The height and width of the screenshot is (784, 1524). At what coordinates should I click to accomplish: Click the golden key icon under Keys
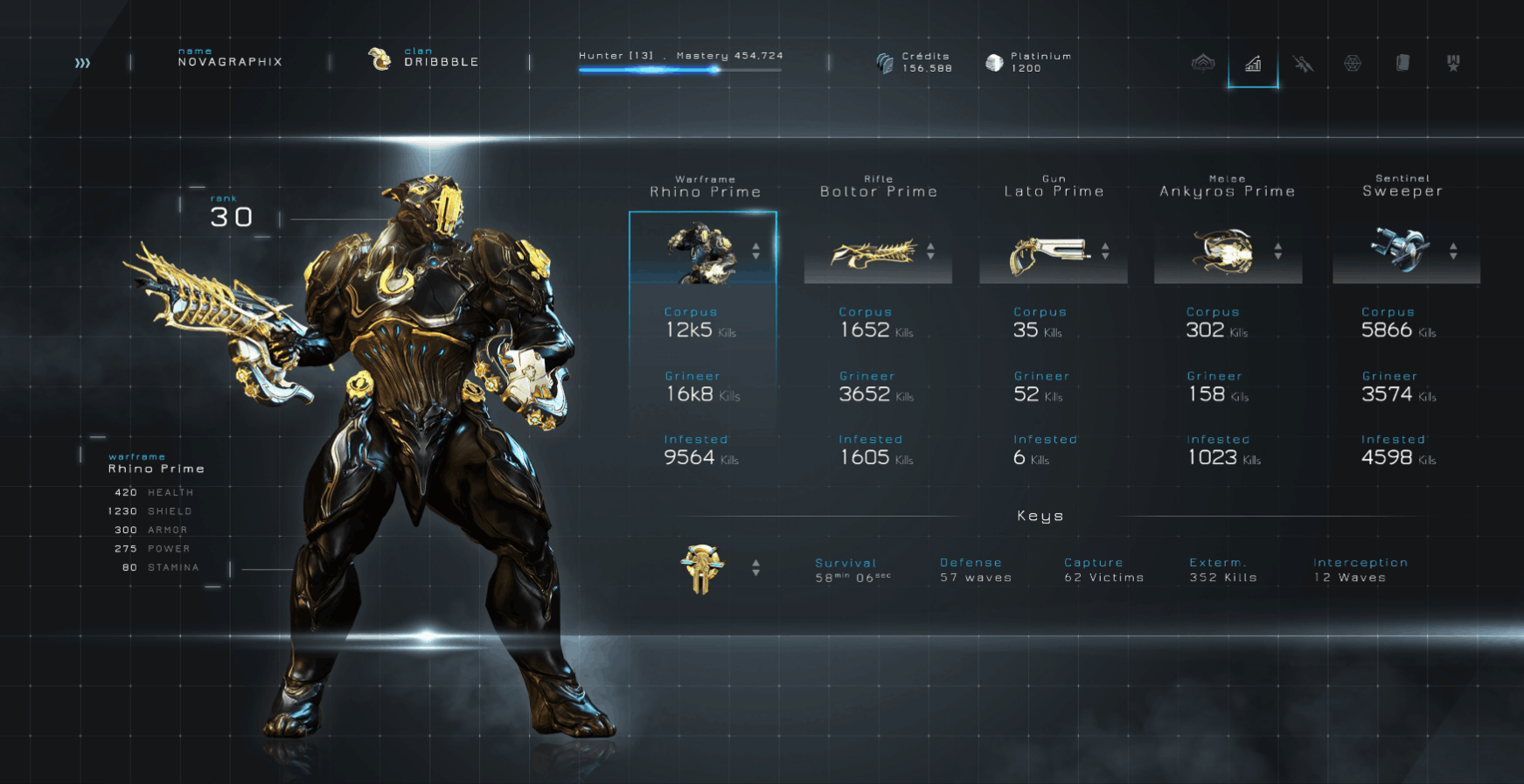click(x=702, y=569)
